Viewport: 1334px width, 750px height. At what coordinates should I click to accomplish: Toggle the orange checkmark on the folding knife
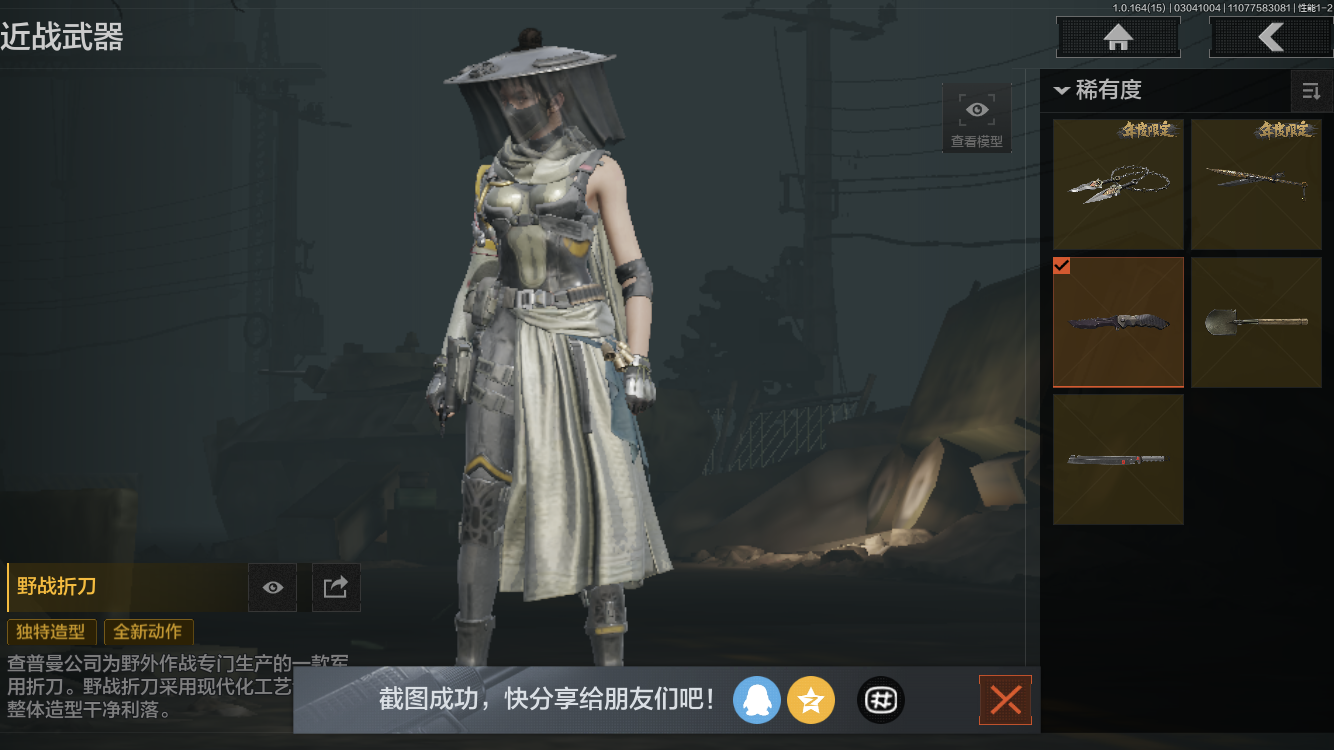pos(1062,266)
